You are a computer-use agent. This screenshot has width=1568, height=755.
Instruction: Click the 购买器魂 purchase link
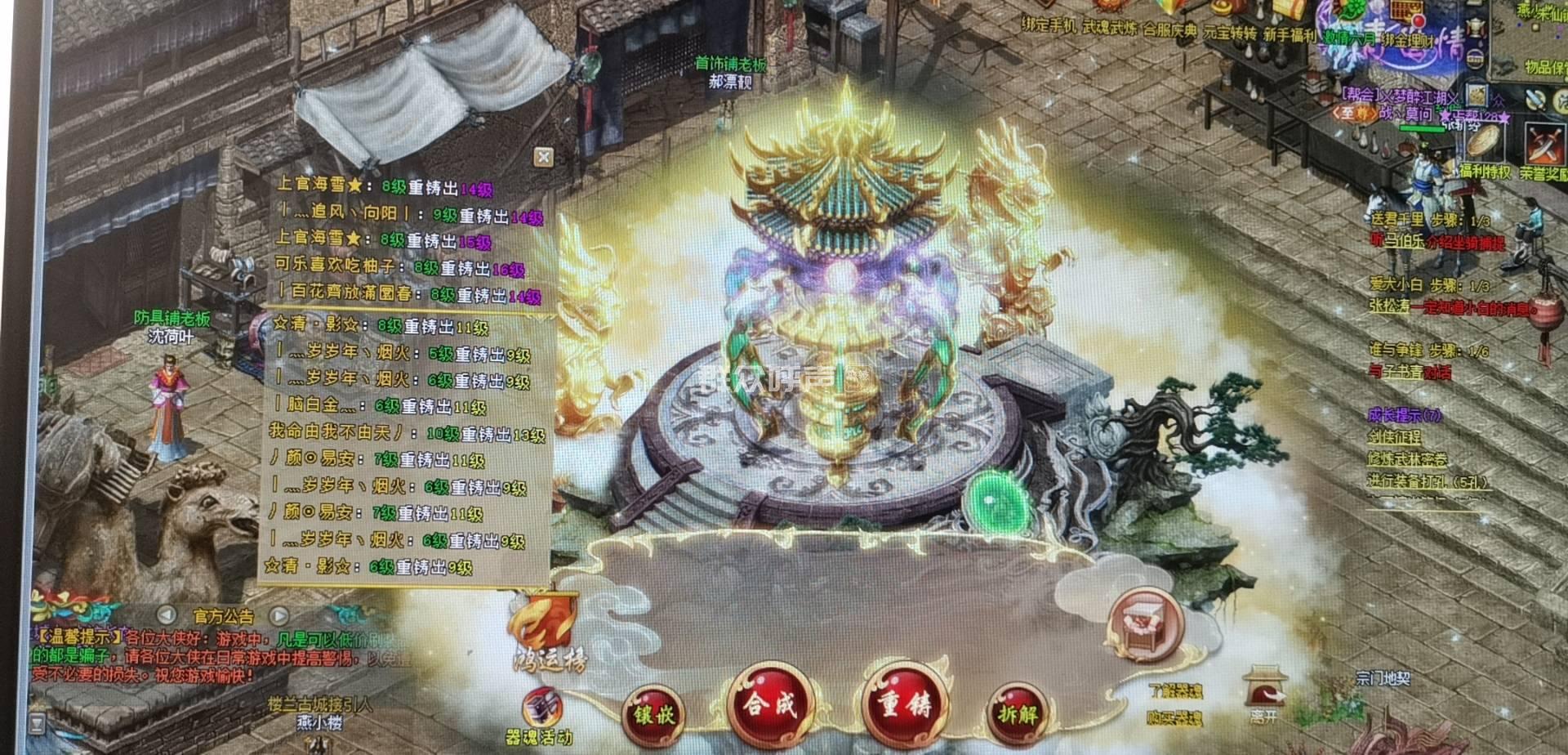(1175, 719)
